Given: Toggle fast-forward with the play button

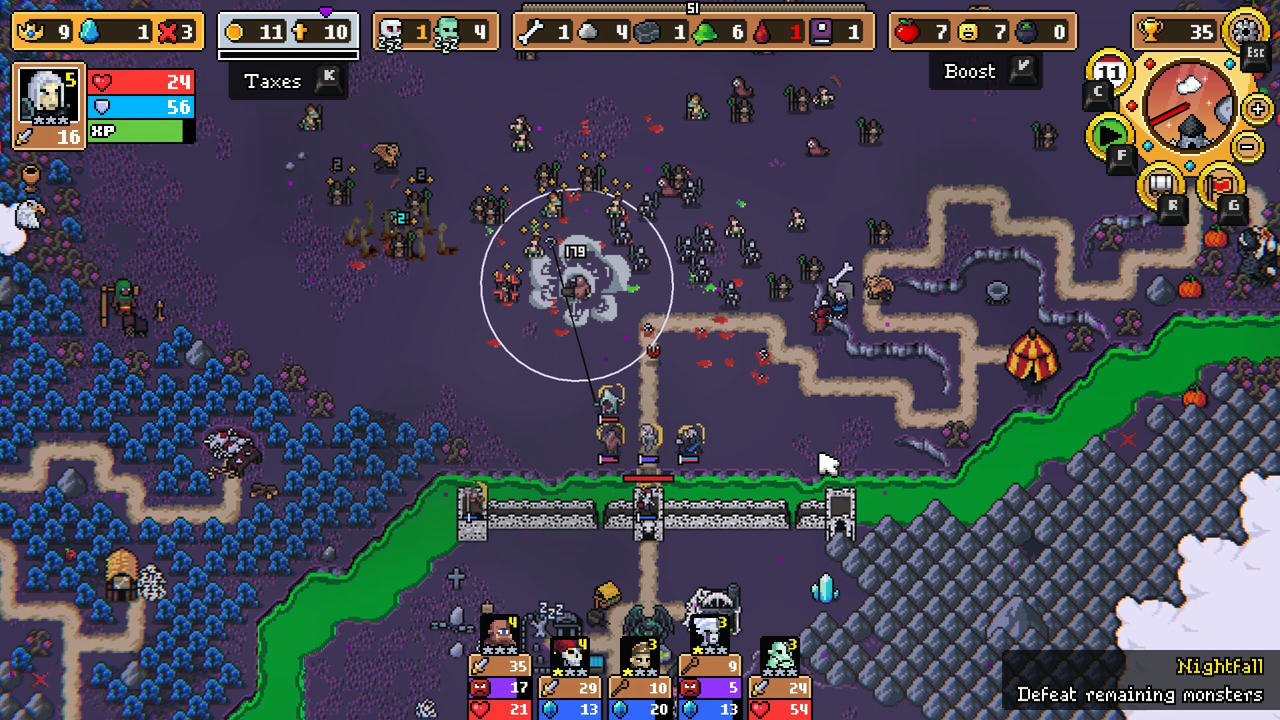Looking at the screenshot, I should pos(1109,131).
